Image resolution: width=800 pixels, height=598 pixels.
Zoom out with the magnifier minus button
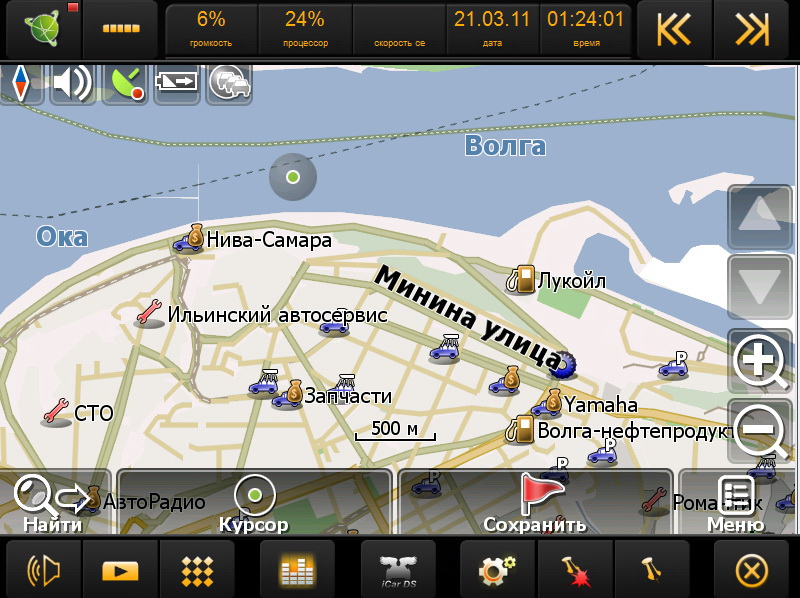759,430
